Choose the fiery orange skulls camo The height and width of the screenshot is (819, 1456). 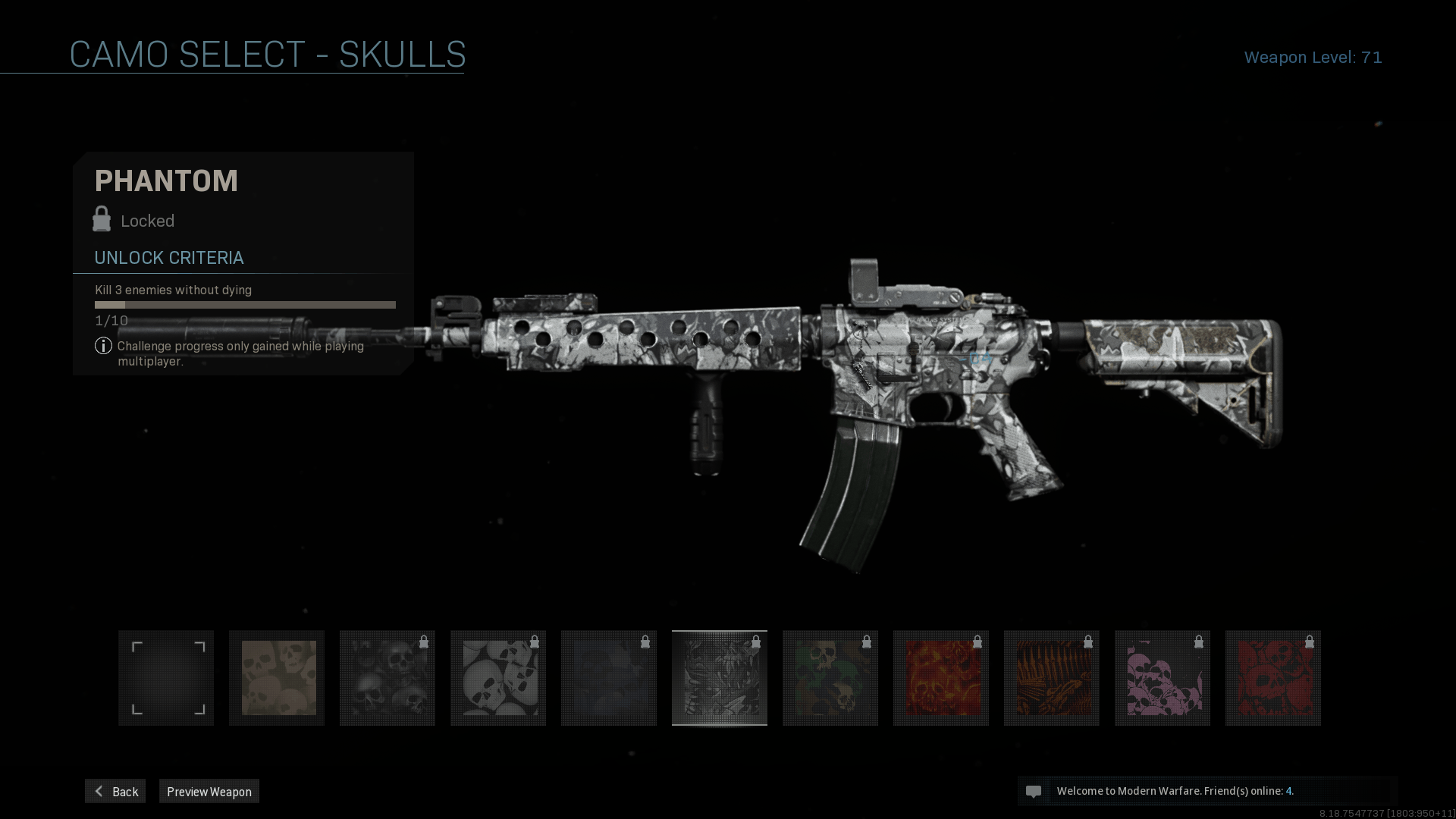point(941,678)
